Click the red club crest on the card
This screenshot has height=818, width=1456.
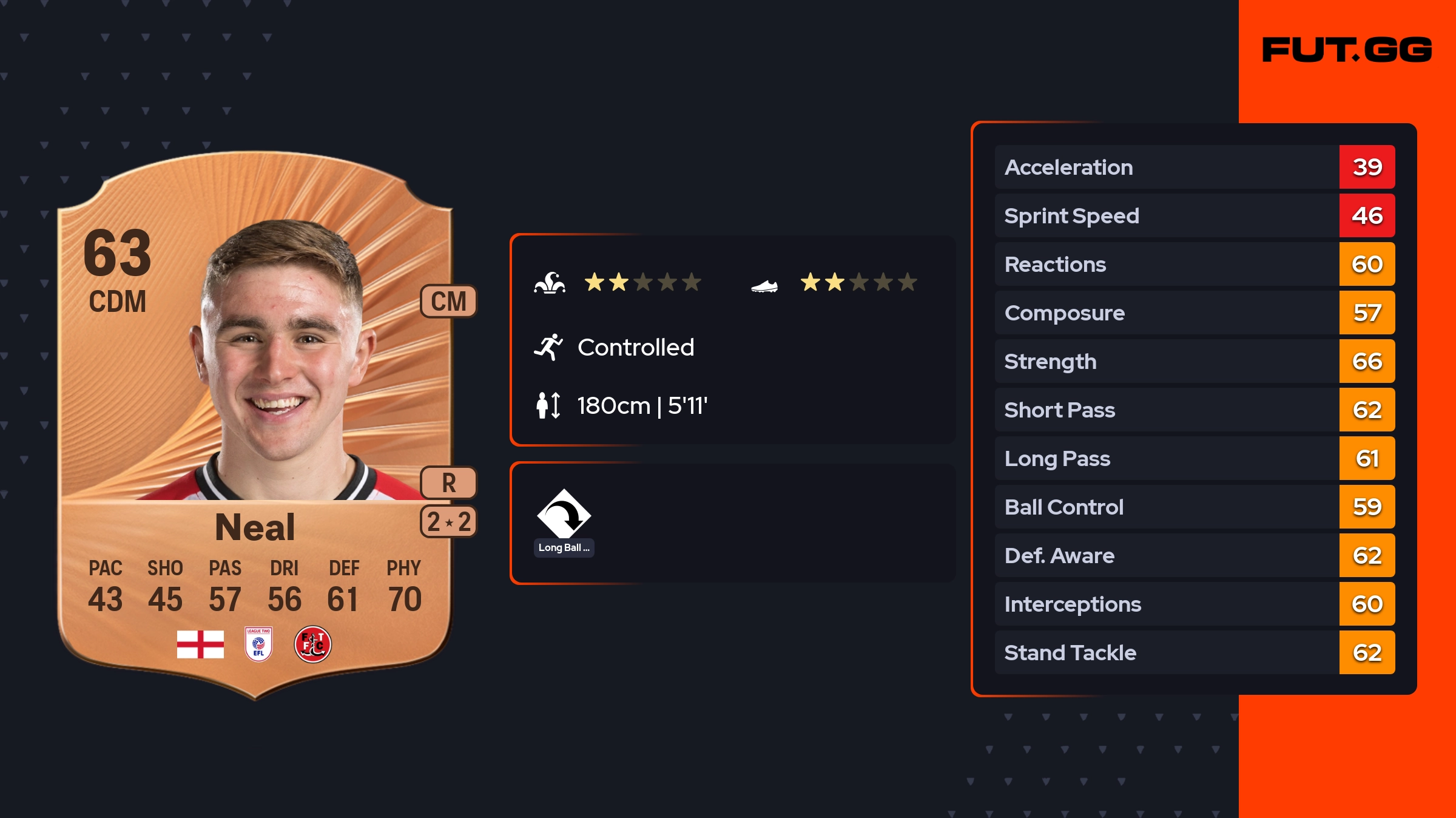(x=312, y=644)
